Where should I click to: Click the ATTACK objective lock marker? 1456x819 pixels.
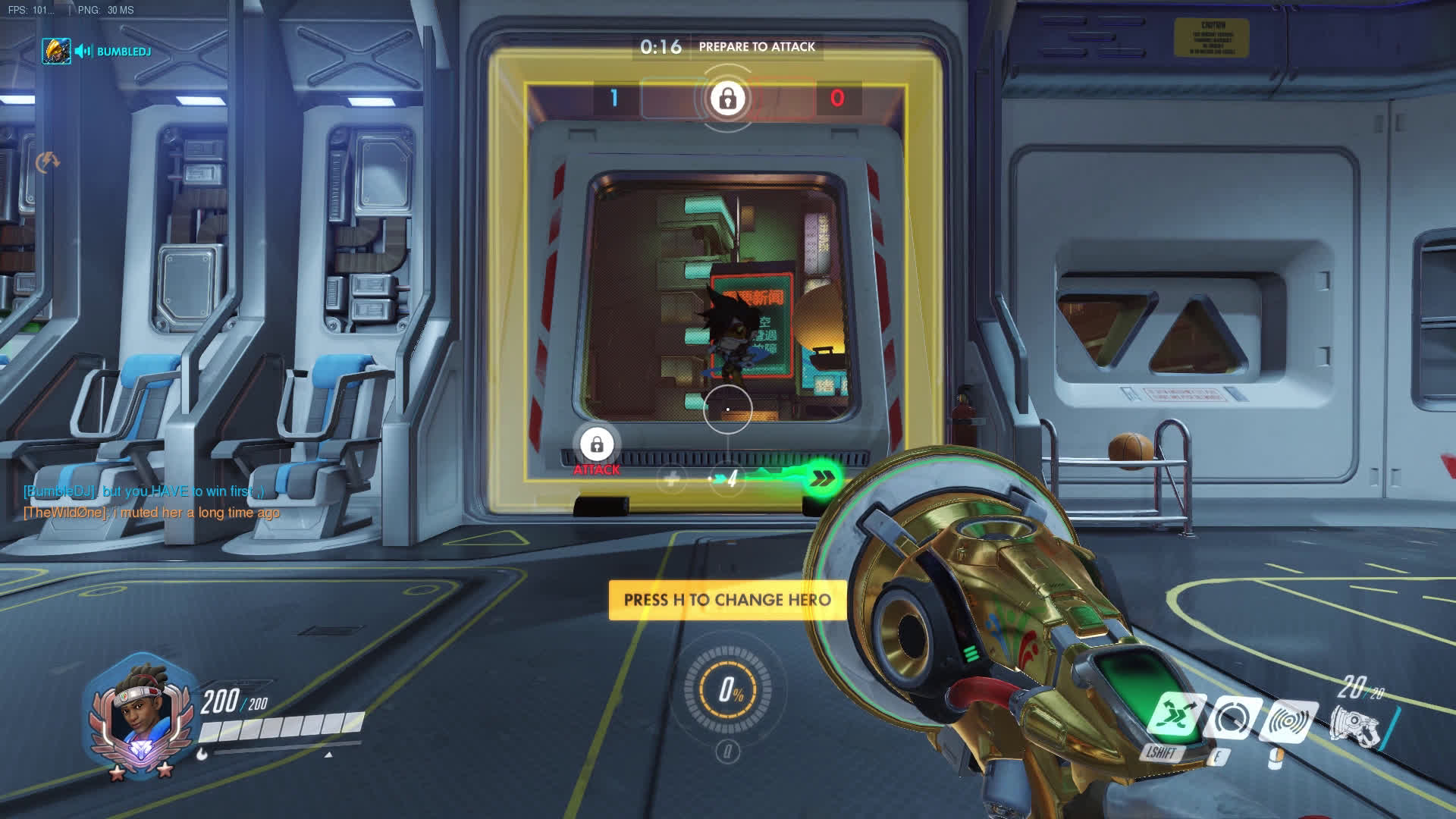tap(597, 445)
